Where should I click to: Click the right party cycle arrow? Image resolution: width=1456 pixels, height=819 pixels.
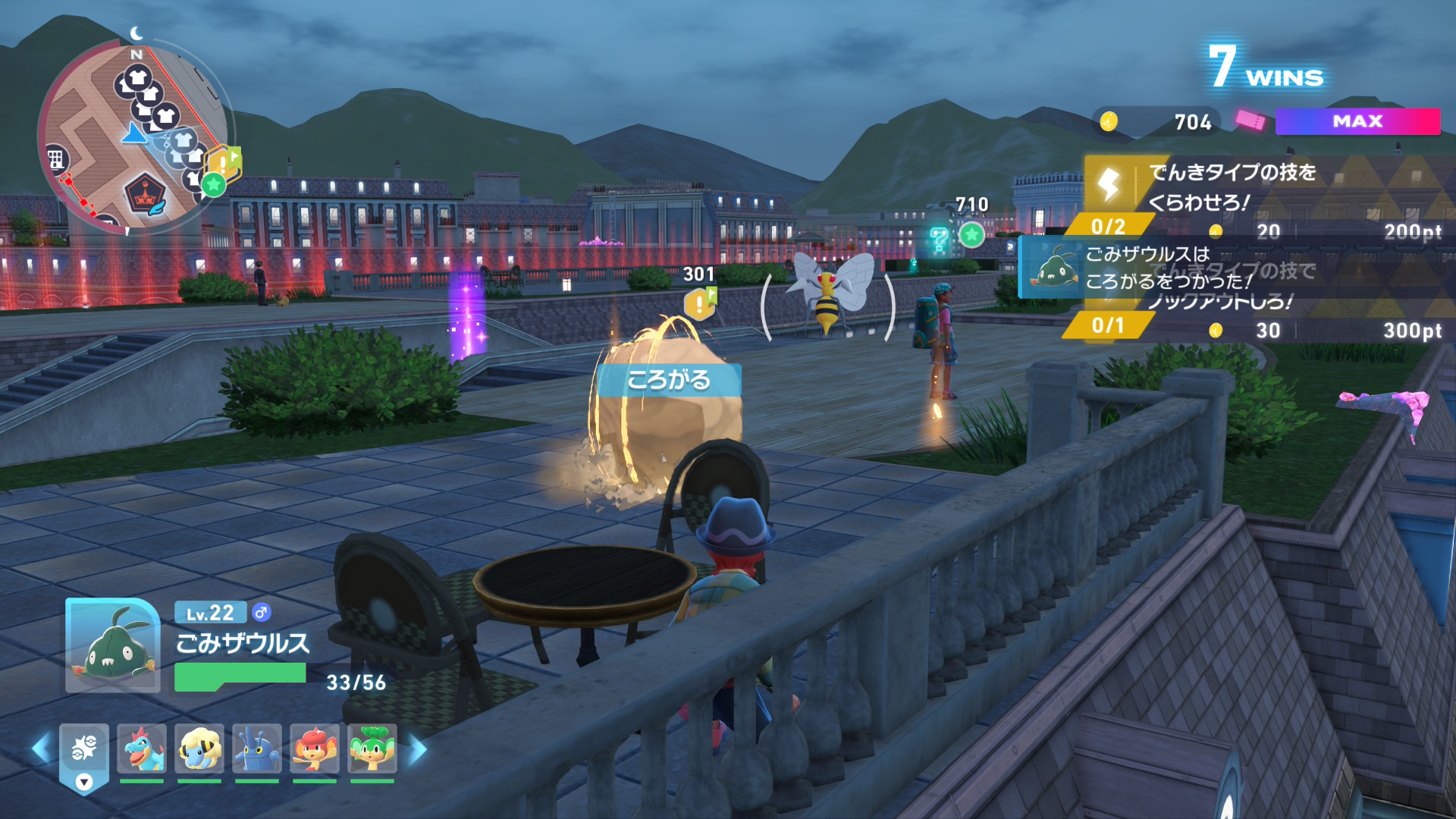(x=419, y=749)
